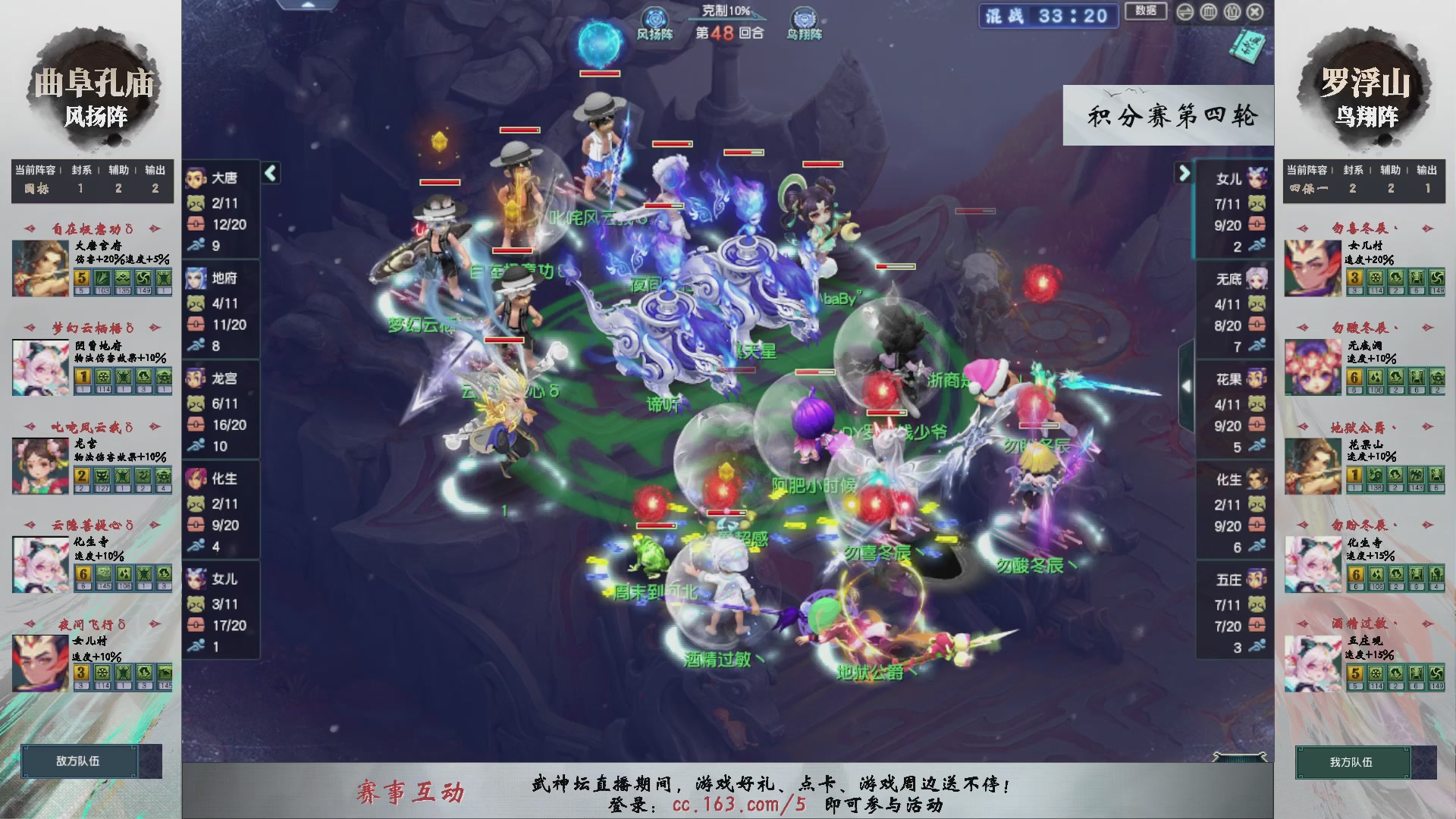Image resolution: width=1456 pixels, height=819 pixels.
Task: Select the 五庄 faction icon in right panel
Action: click(1257, 579)
